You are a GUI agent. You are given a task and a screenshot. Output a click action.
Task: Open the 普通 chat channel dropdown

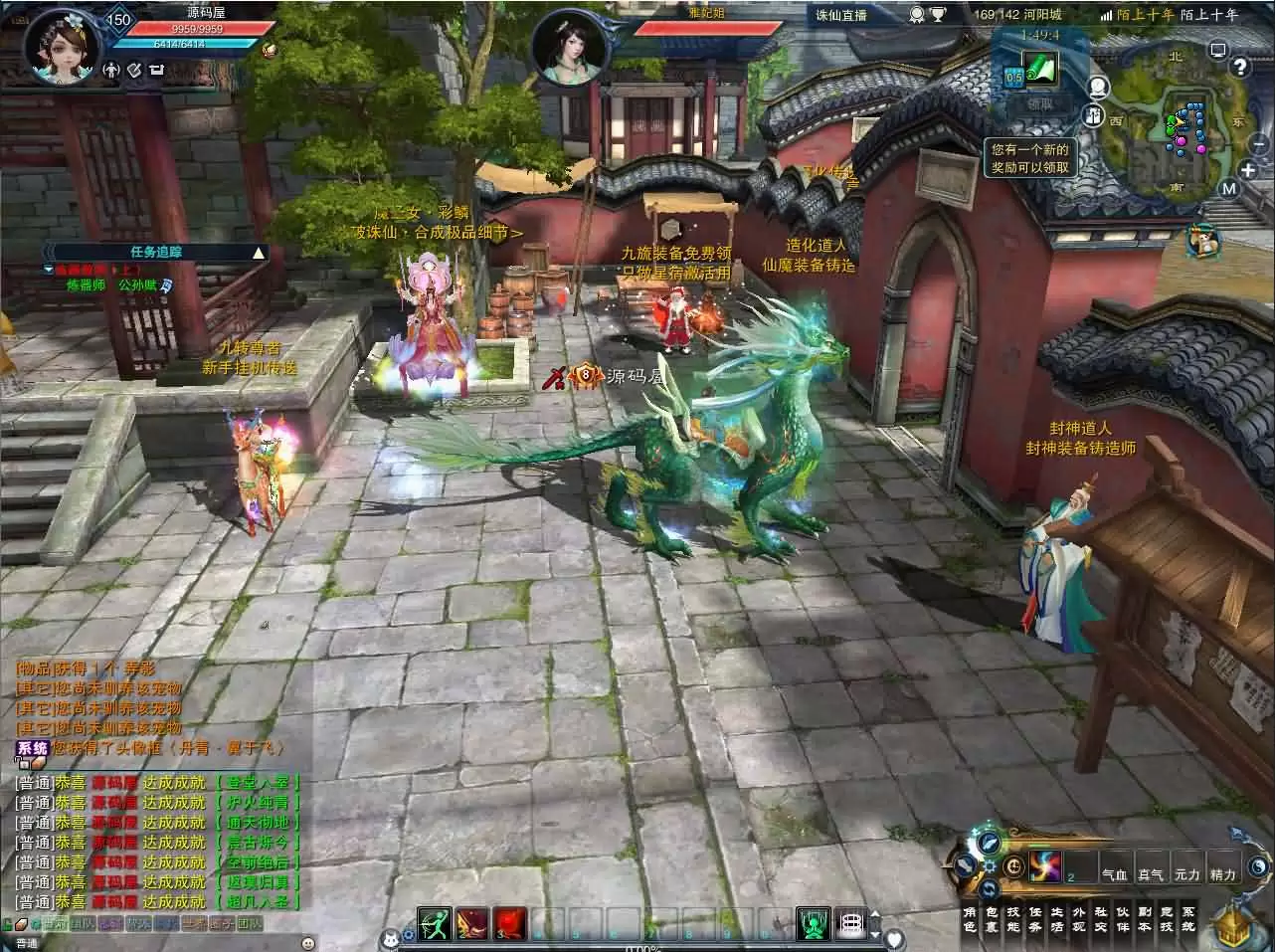point(25,943)
